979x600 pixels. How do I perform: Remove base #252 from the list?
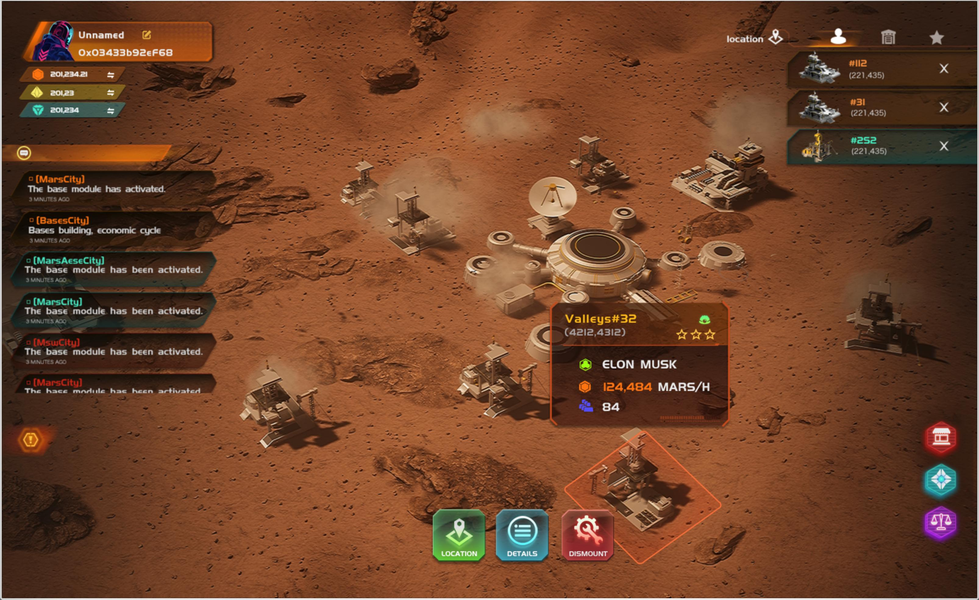coord(944,146)
